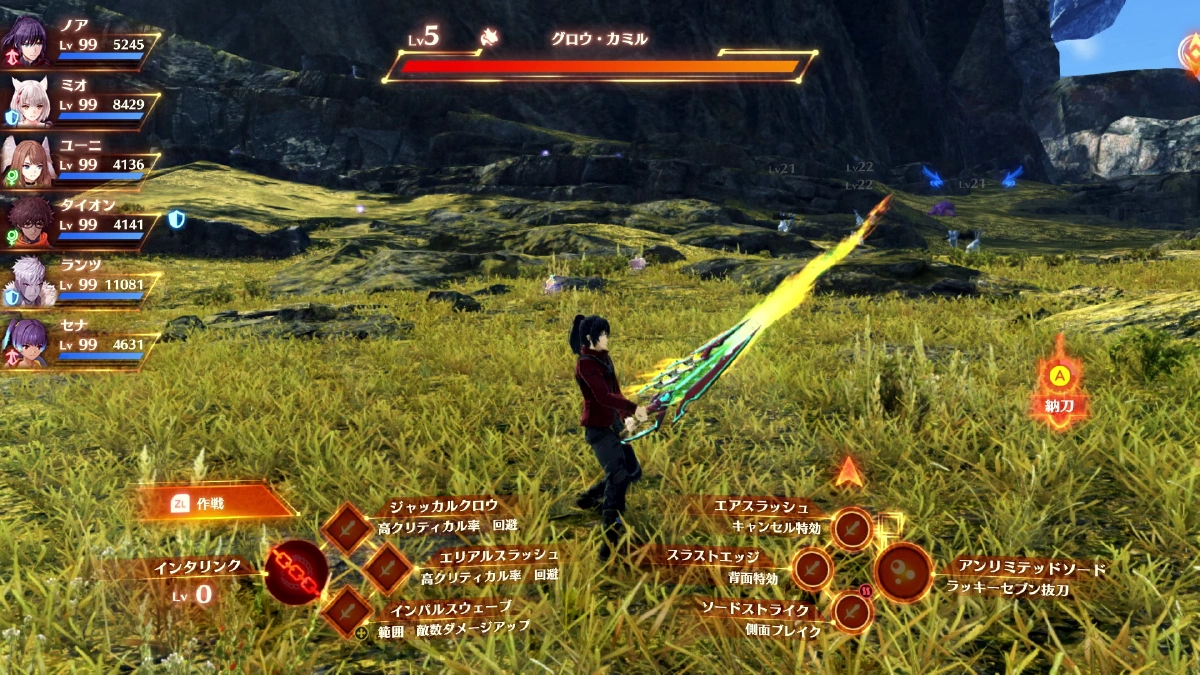The image size is (1200, 675).
Task: Unleash the アンリミテッドソード talent art
Action: [904, 572]
